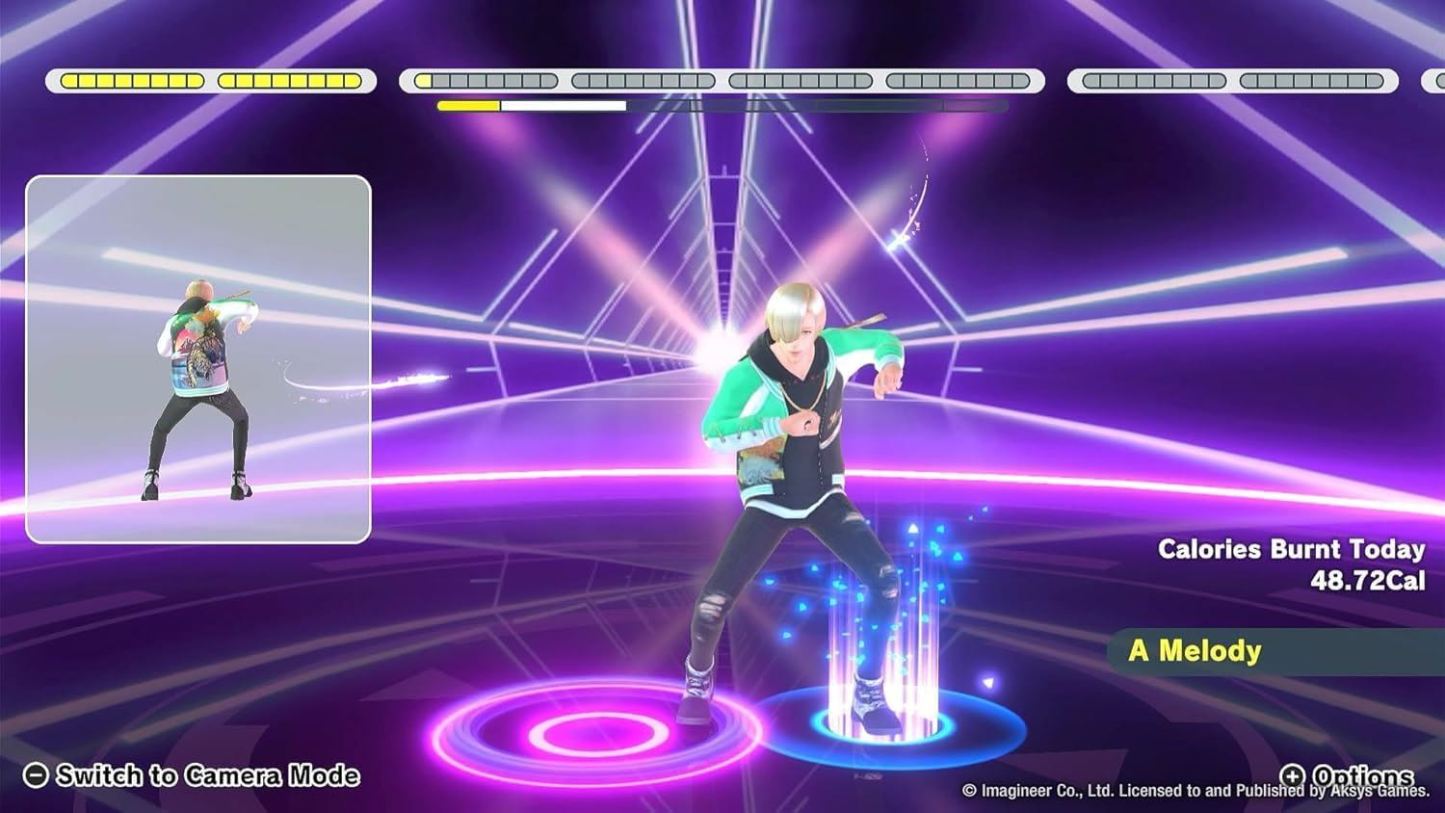Click the minus icon beside Switch to Camera Mode
This screenshot has height=813, width=1445.
pos(35,776)
